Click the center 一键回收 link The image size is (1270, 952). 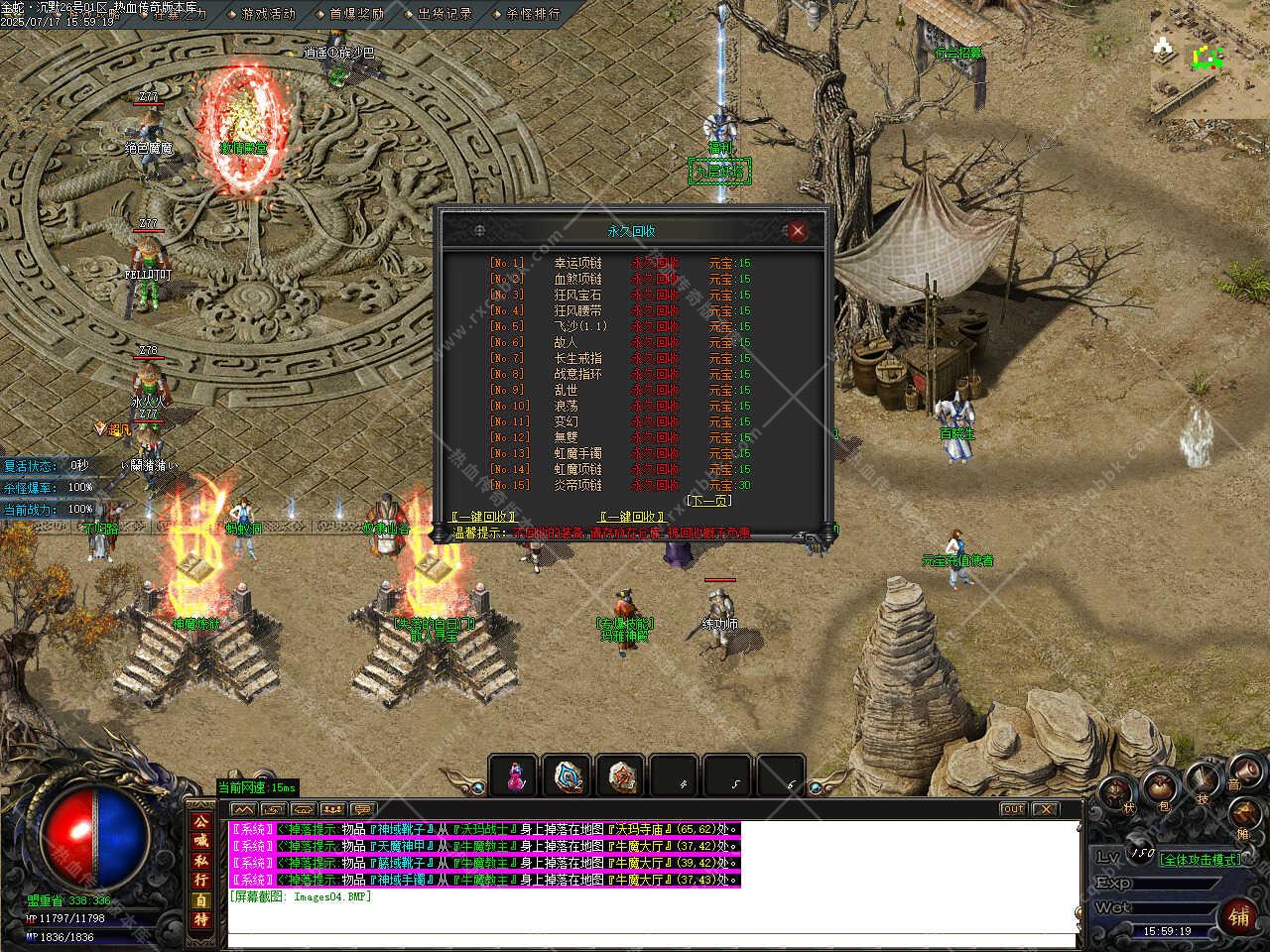[x=632, y=517]
